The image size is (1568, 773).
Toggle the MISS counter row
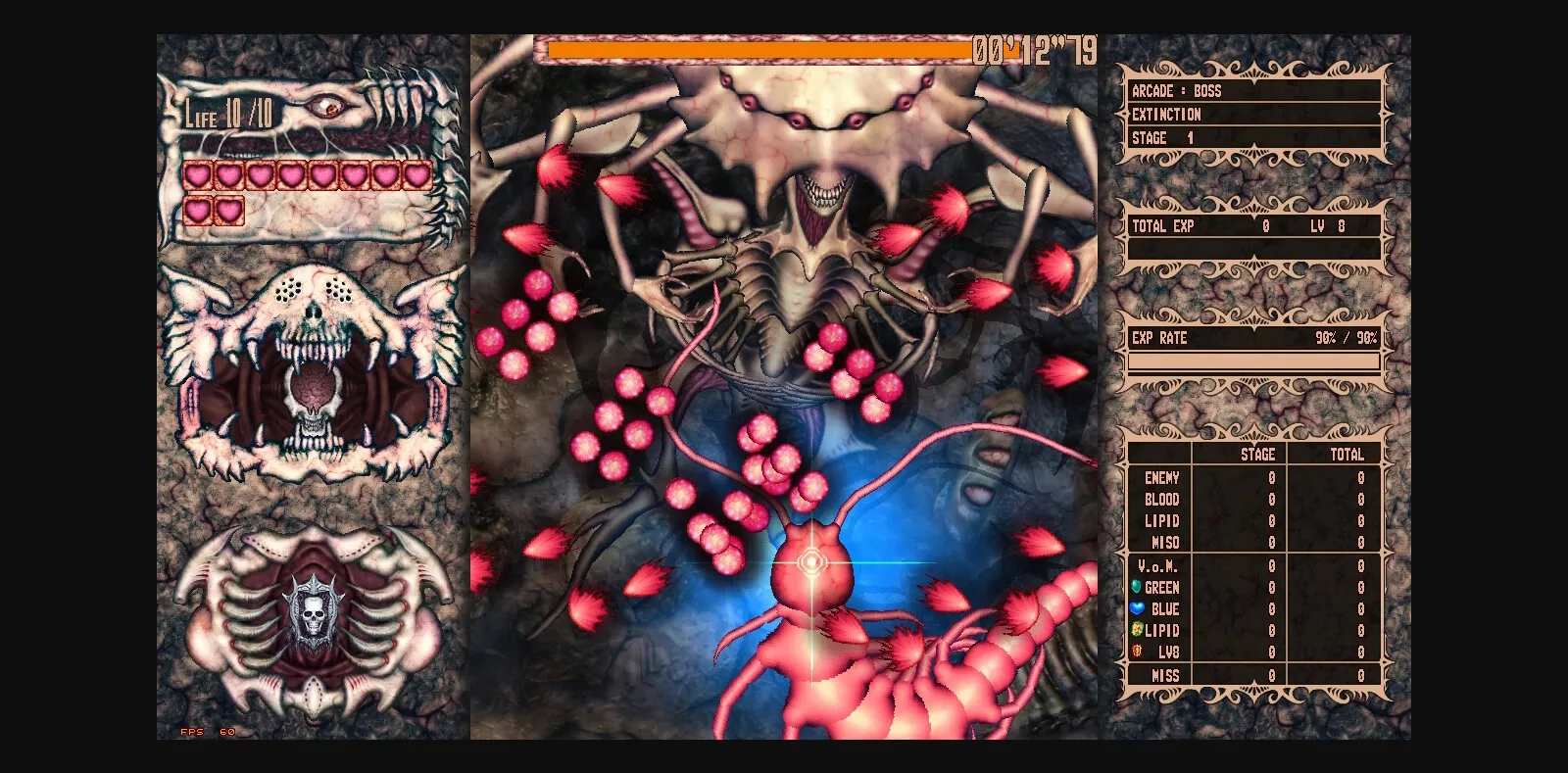[x=1162, y=674]
